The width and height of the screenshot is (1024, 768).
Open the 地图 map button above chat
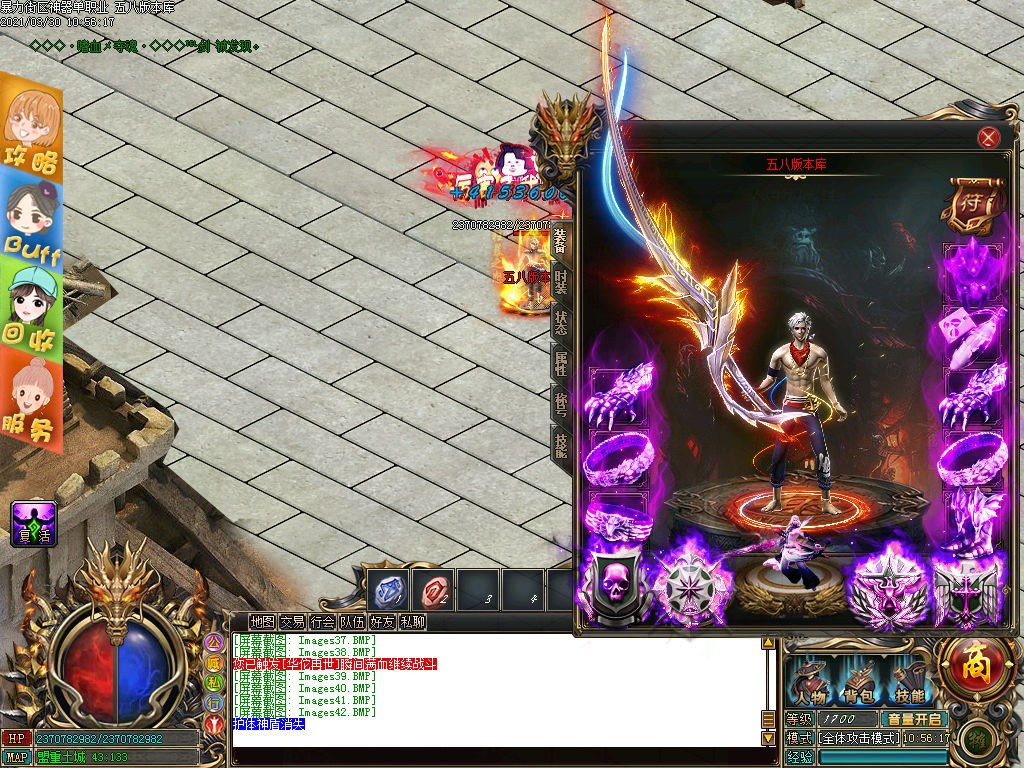262,622
